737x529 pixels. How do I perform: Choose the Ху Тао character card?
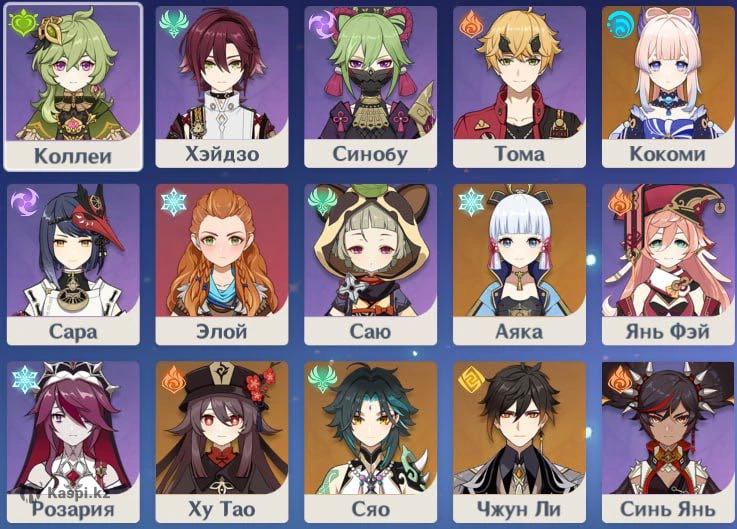pos(221,440)
